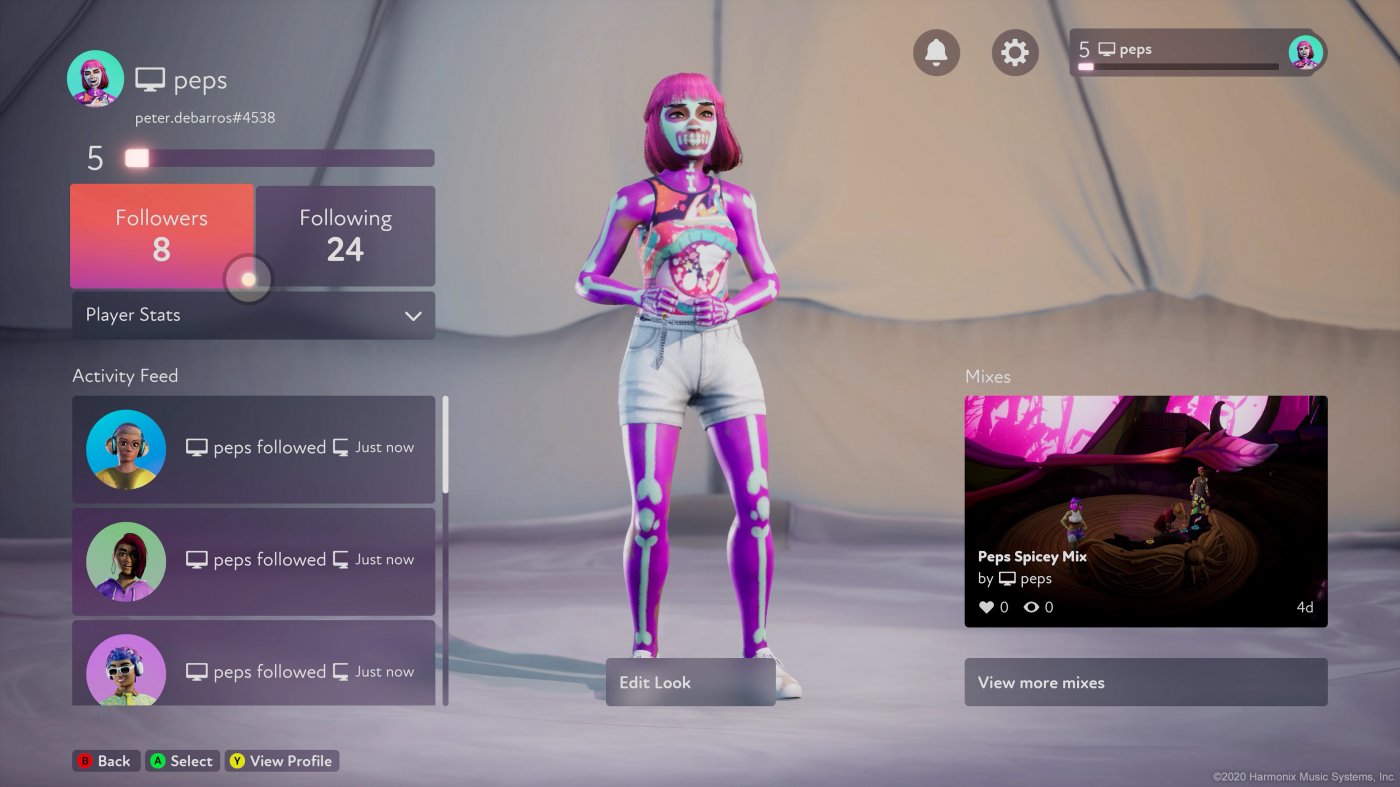Open the Following tab
1400x787 pixels.
[346, 235]
